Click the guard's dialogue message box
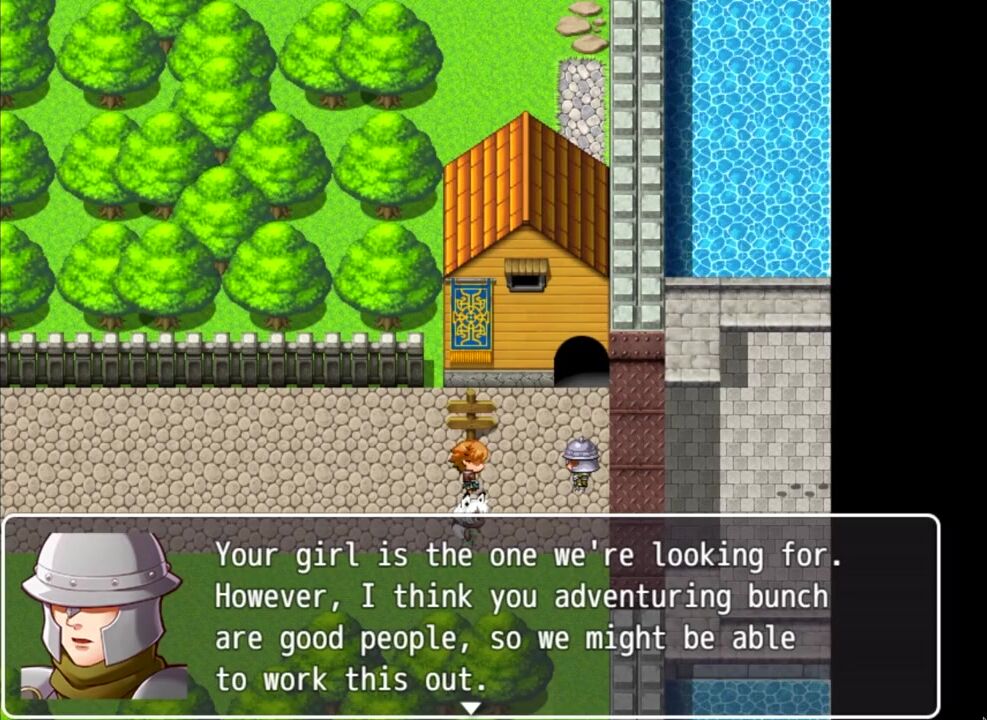 (520, 616)
